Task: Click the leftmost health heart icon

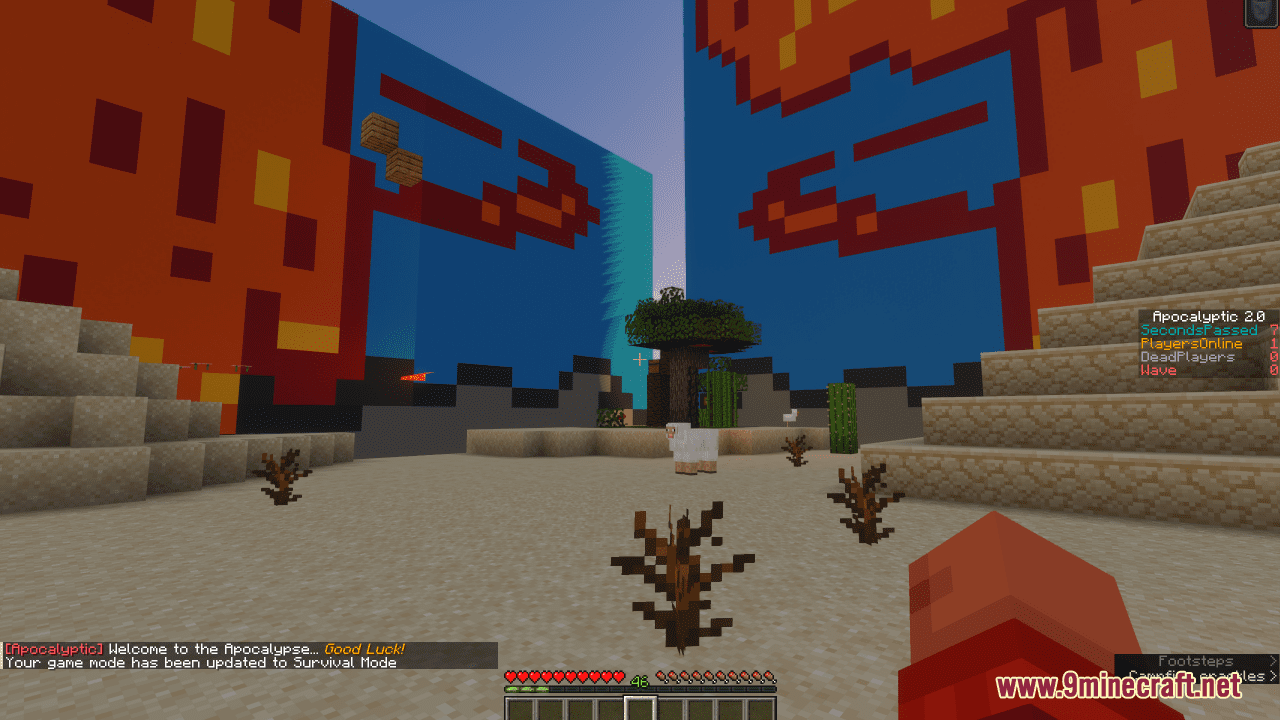Action: point(511,674)
